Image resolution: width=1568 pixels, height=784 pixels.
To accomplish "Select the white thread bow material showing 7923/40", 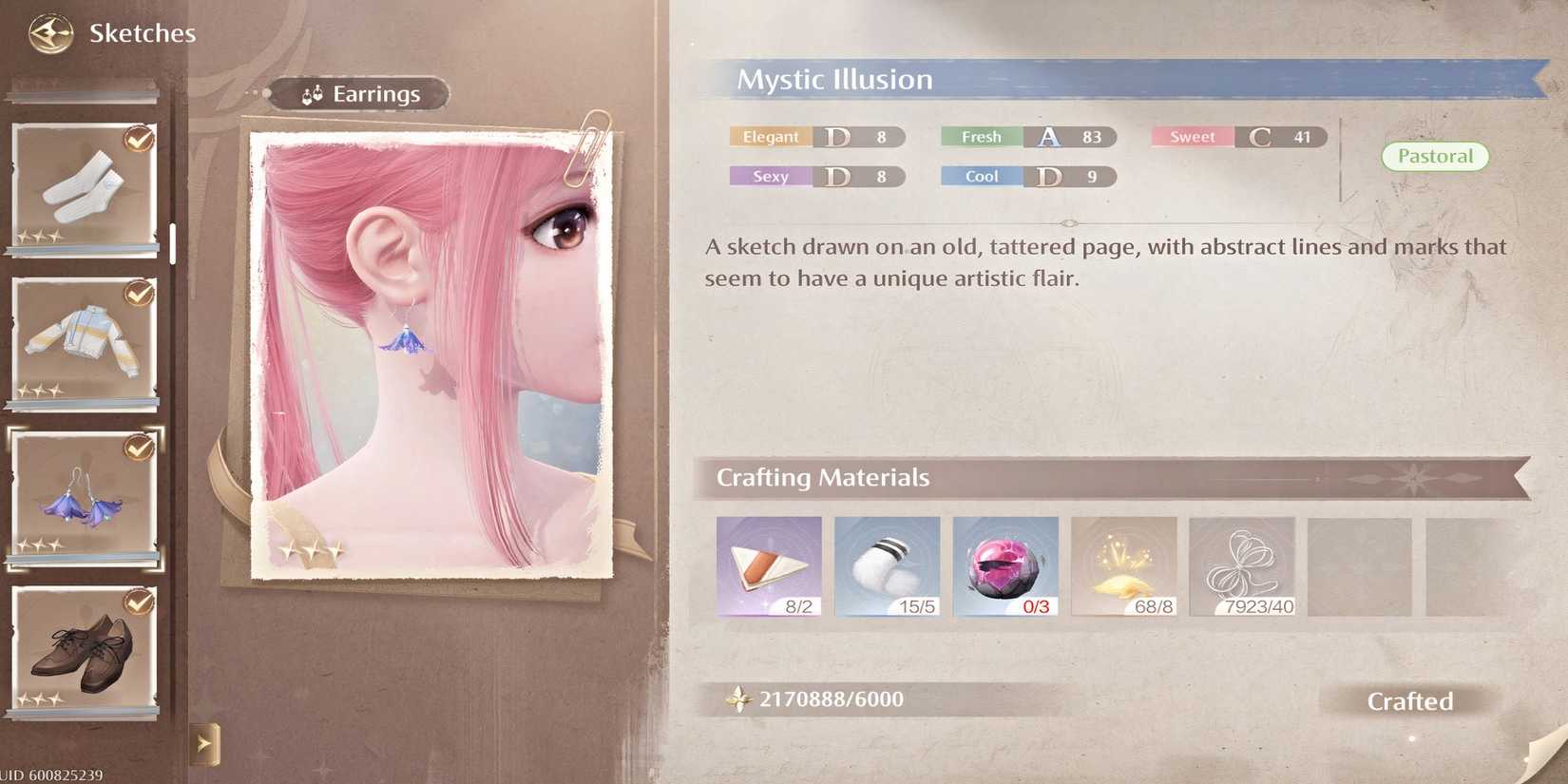I will coord(1241,565).
